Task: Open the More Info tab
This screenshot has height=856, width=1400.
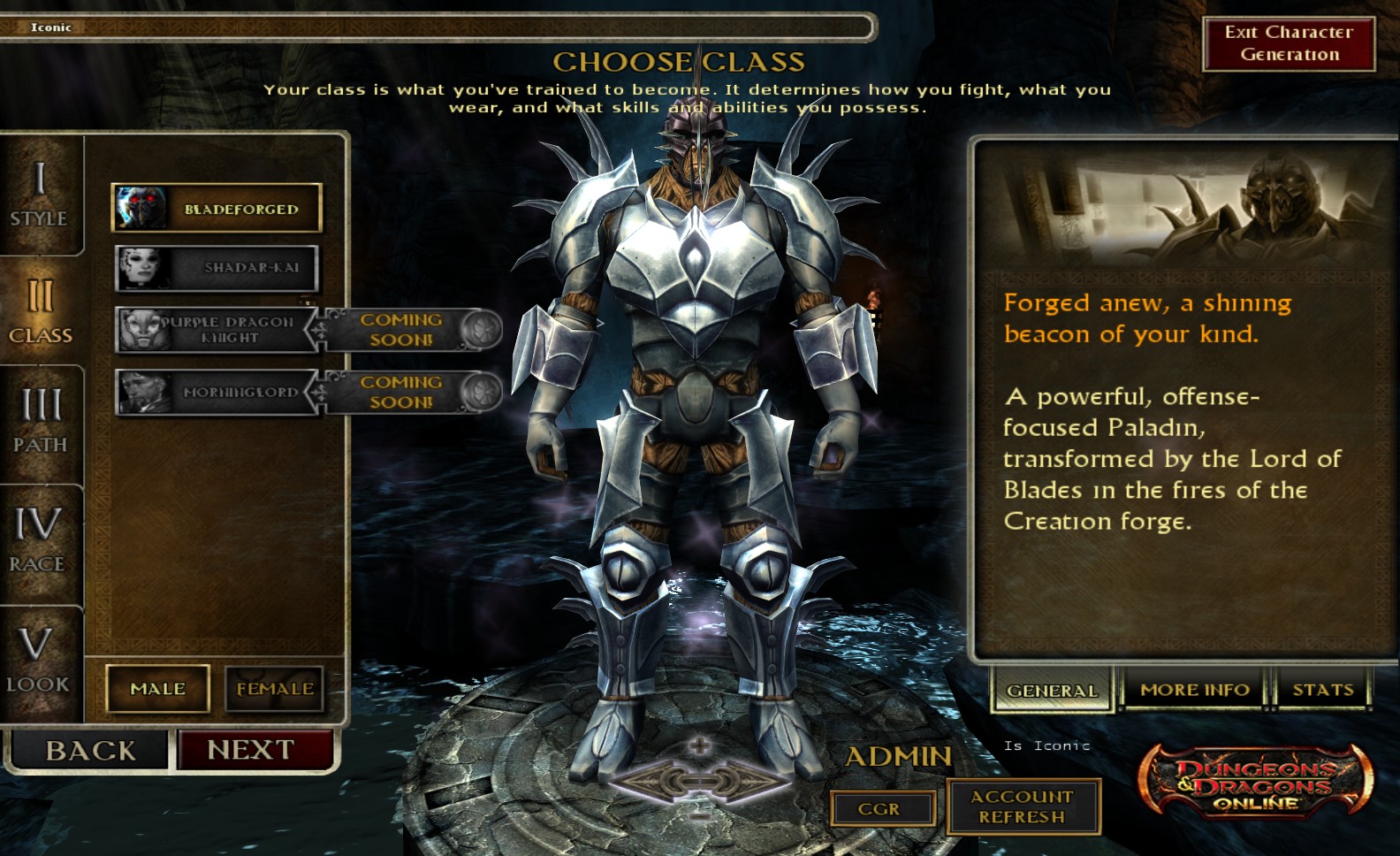Action: 1195,690
